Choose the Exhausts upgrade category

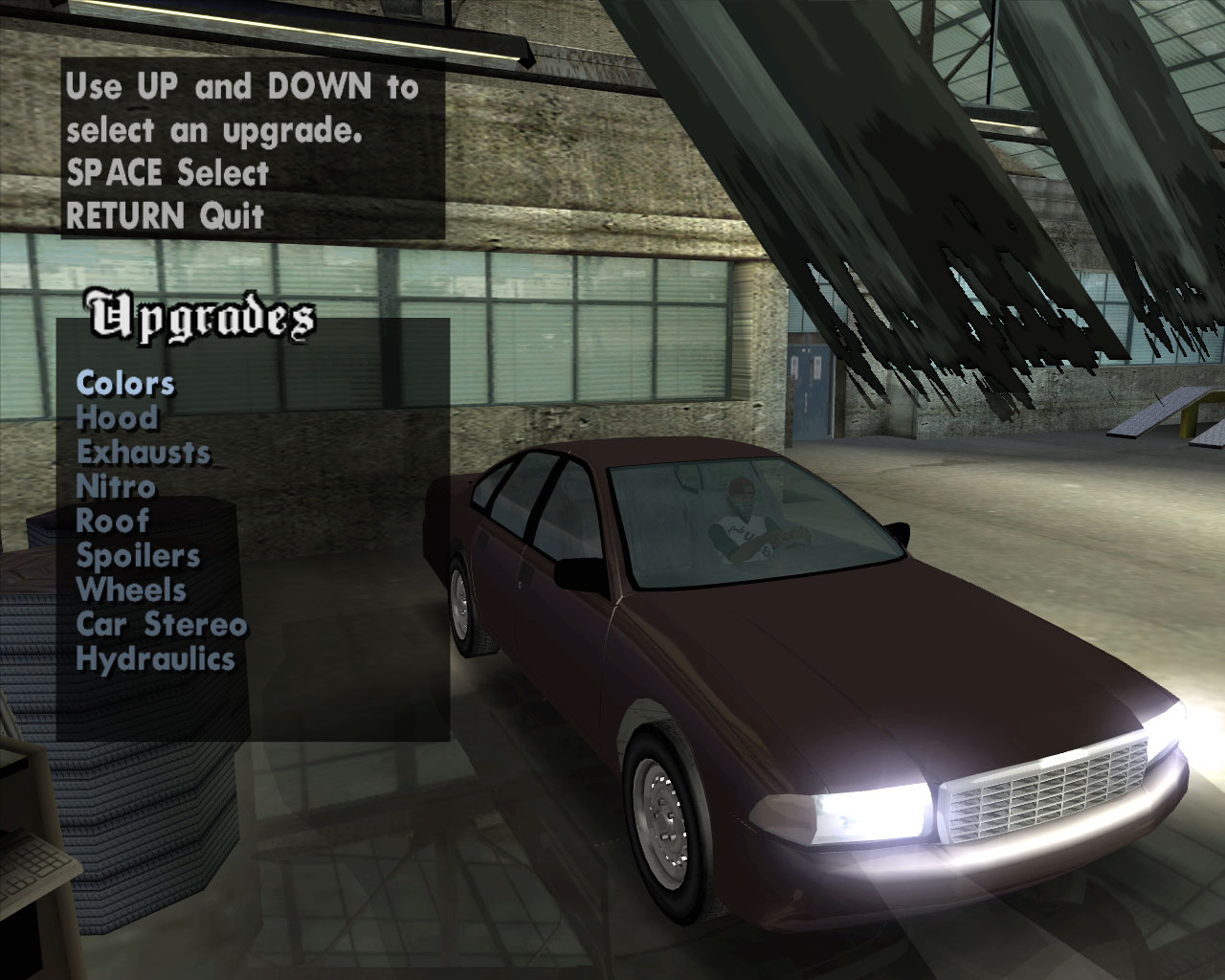tap(143, 452)
